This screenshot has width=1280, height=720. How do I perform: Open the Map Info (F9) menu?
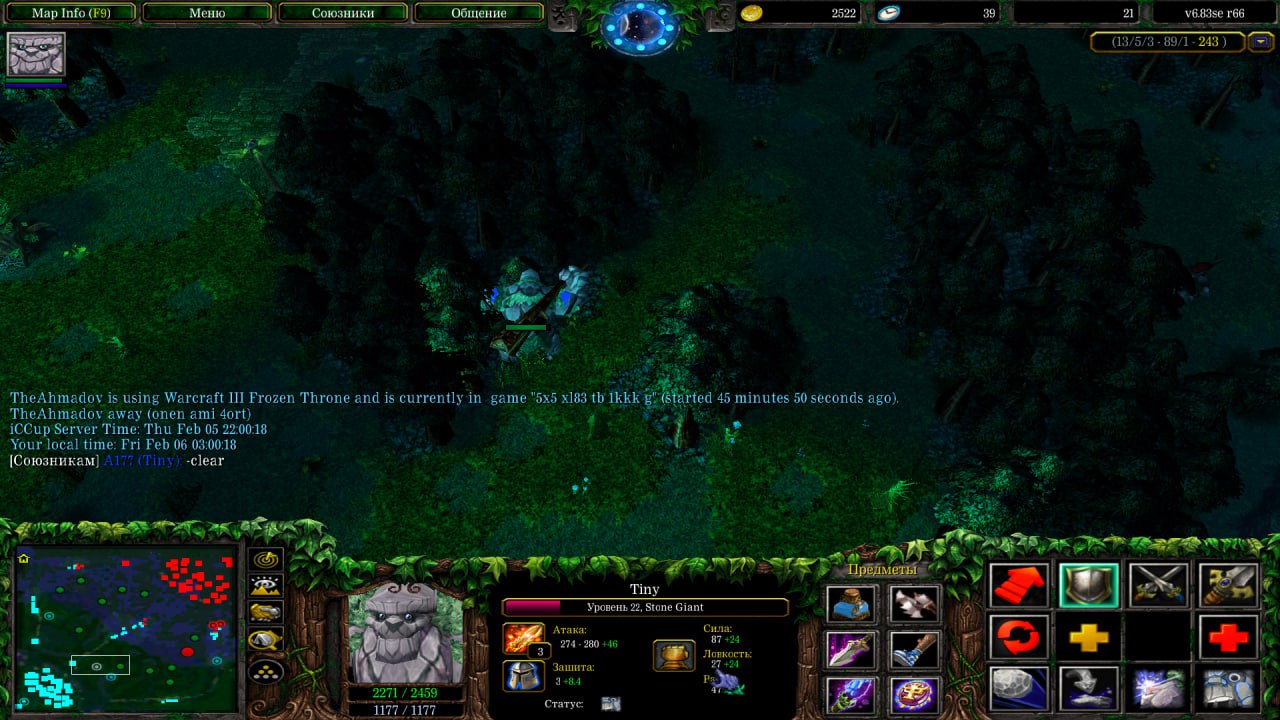[71, 13]
